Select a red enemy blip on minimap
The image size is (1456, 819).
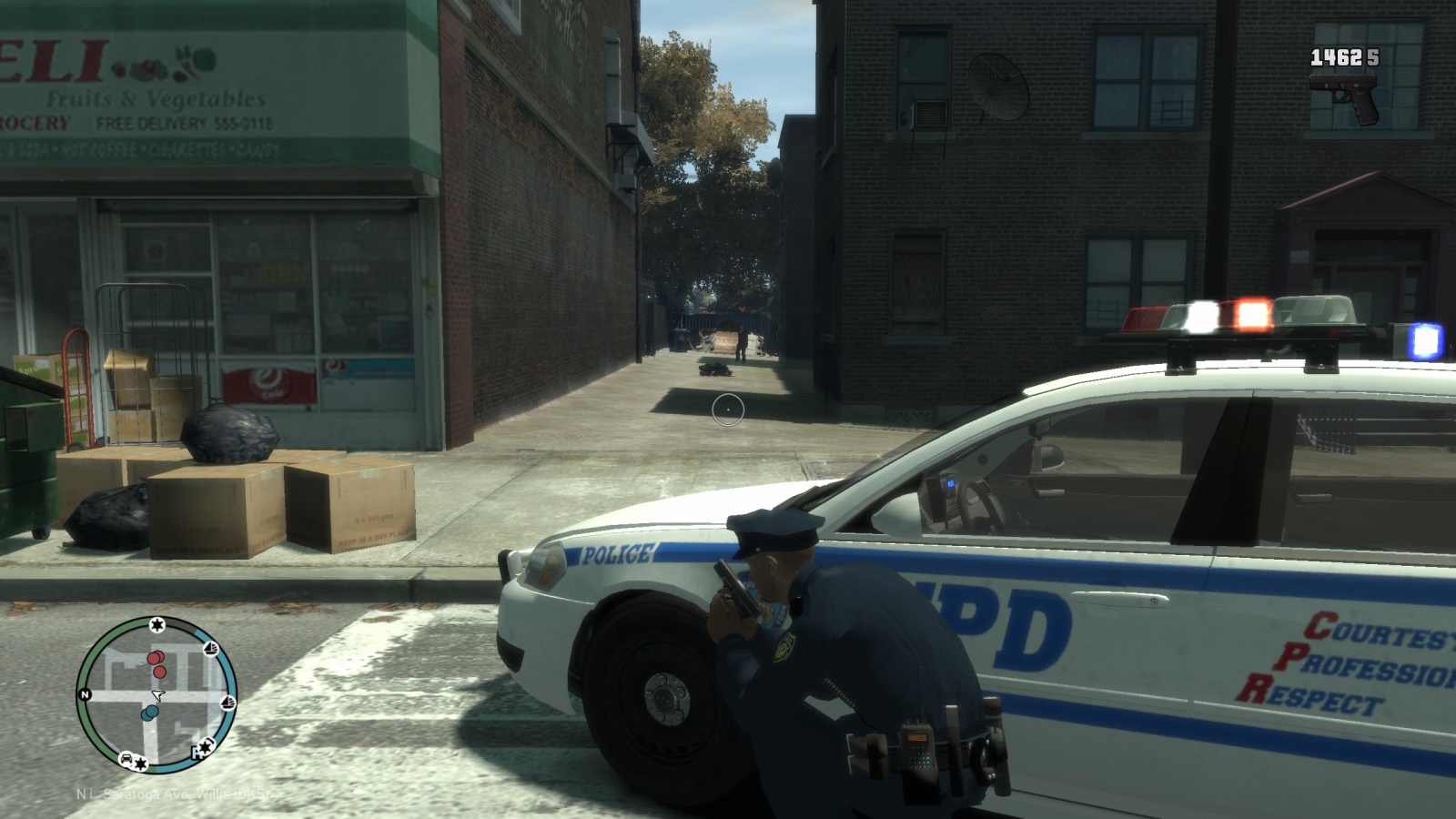point(157,659)
